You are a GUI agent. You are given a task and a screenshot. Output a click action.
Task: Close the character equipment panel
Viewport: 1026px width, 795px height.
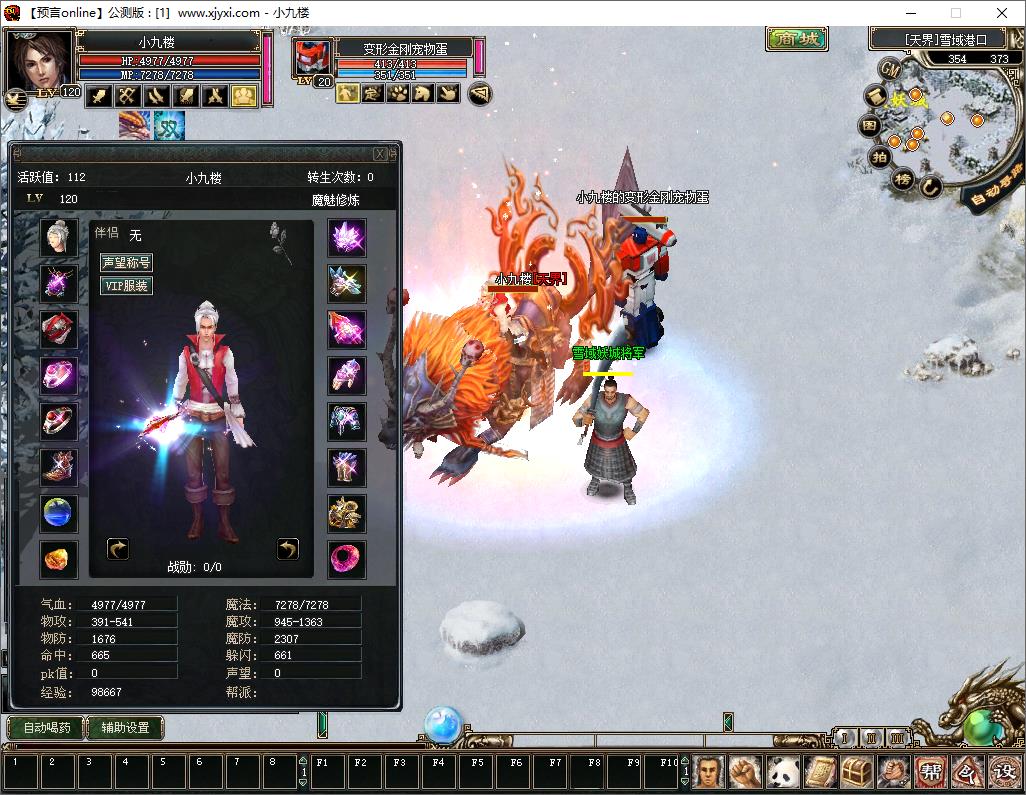tap(380, 154)
